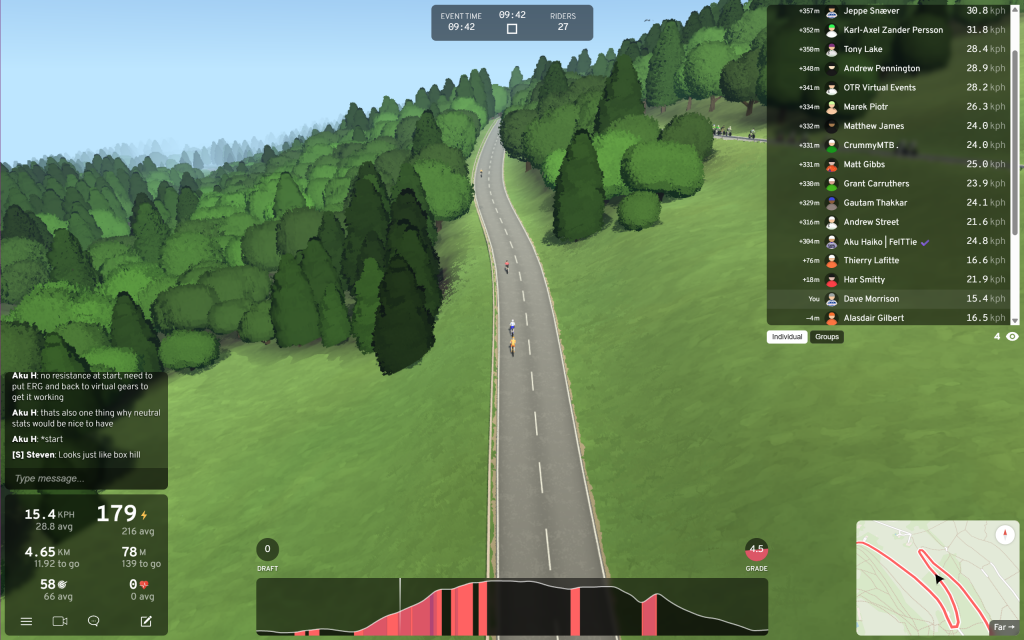The height and width of the screenshot is (640, 1024).
Task: Choose Har Smitty from the rider list
Action: click(892, 280)
